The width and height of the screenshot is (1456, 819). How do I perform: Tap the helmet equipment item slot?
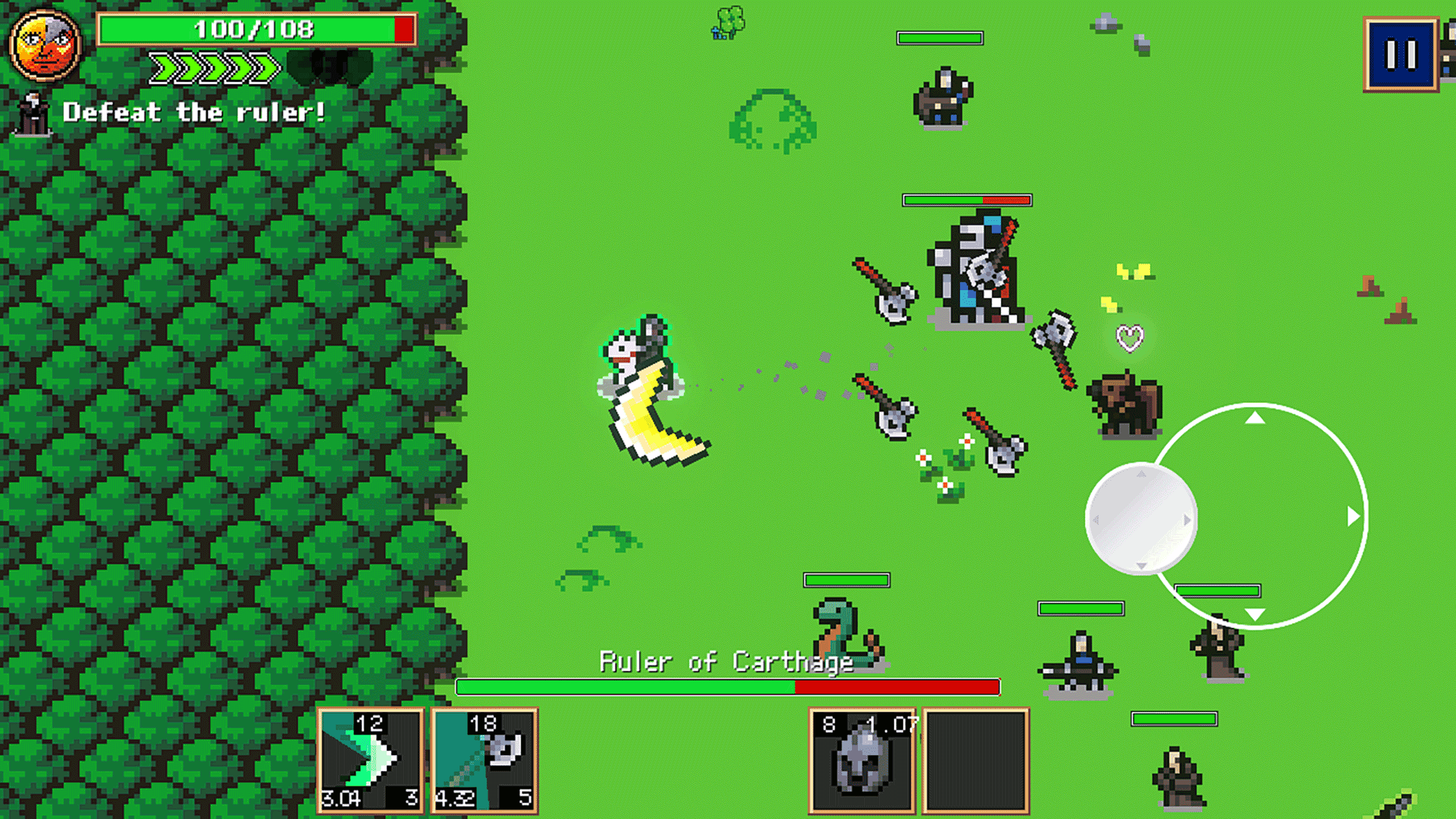click(x=861, y=760)
